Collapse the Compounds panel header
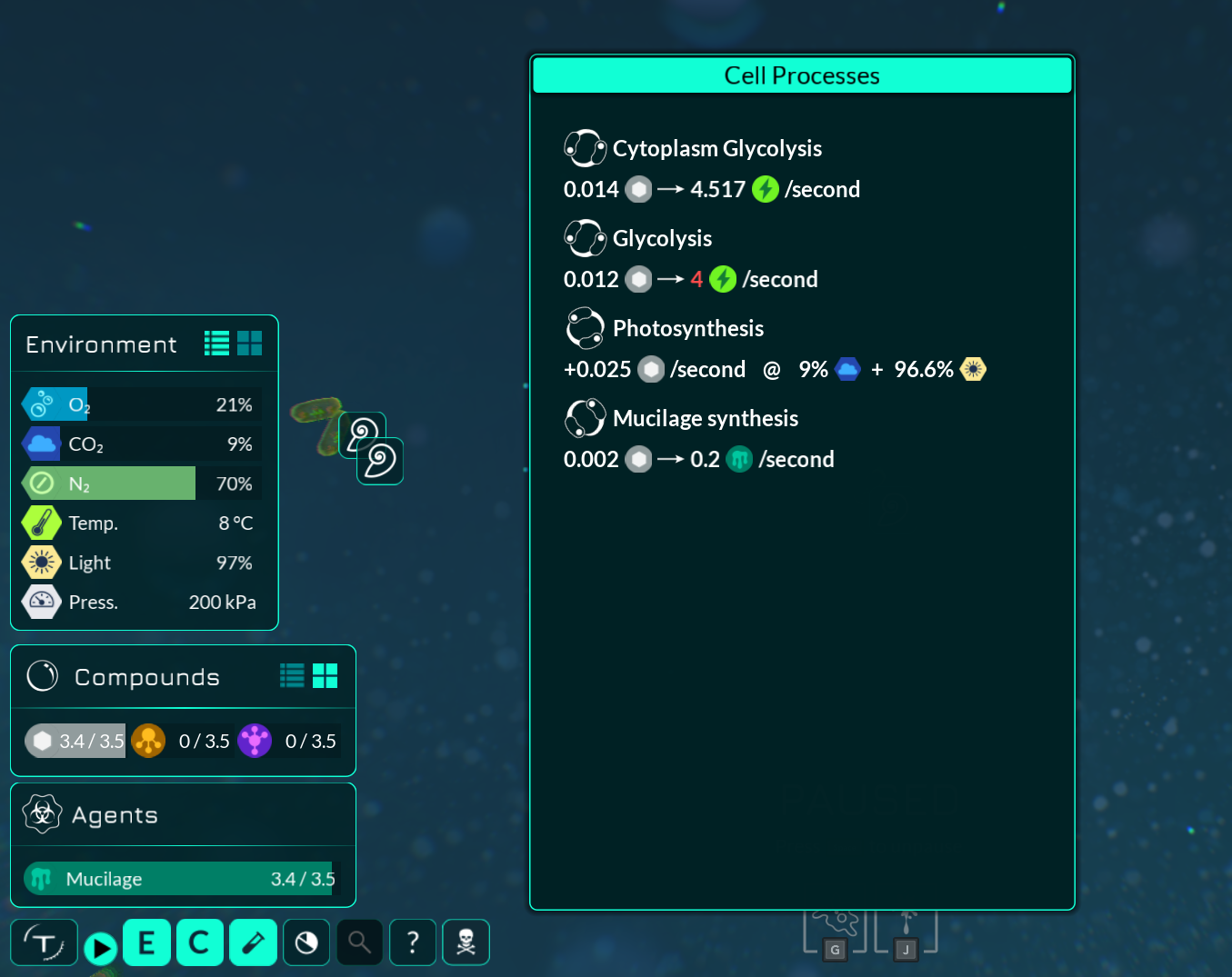Screen dimensions: 1232x977 click(146, 676)
